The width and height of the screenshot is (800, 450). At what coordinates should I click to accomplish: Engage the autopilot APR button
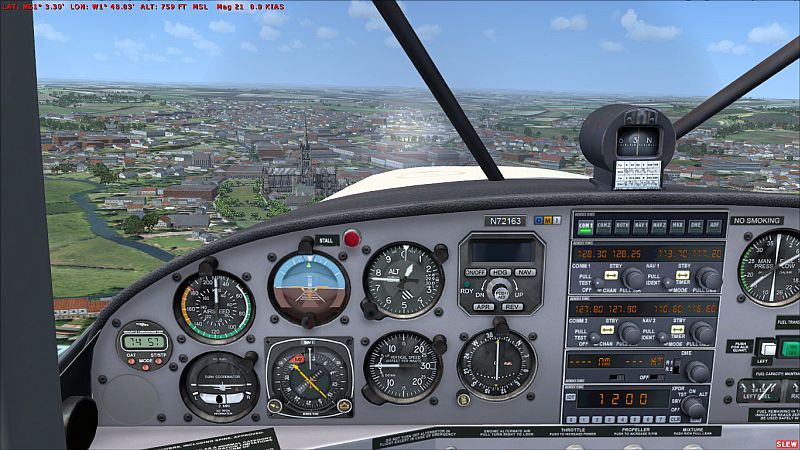[483, 307]
